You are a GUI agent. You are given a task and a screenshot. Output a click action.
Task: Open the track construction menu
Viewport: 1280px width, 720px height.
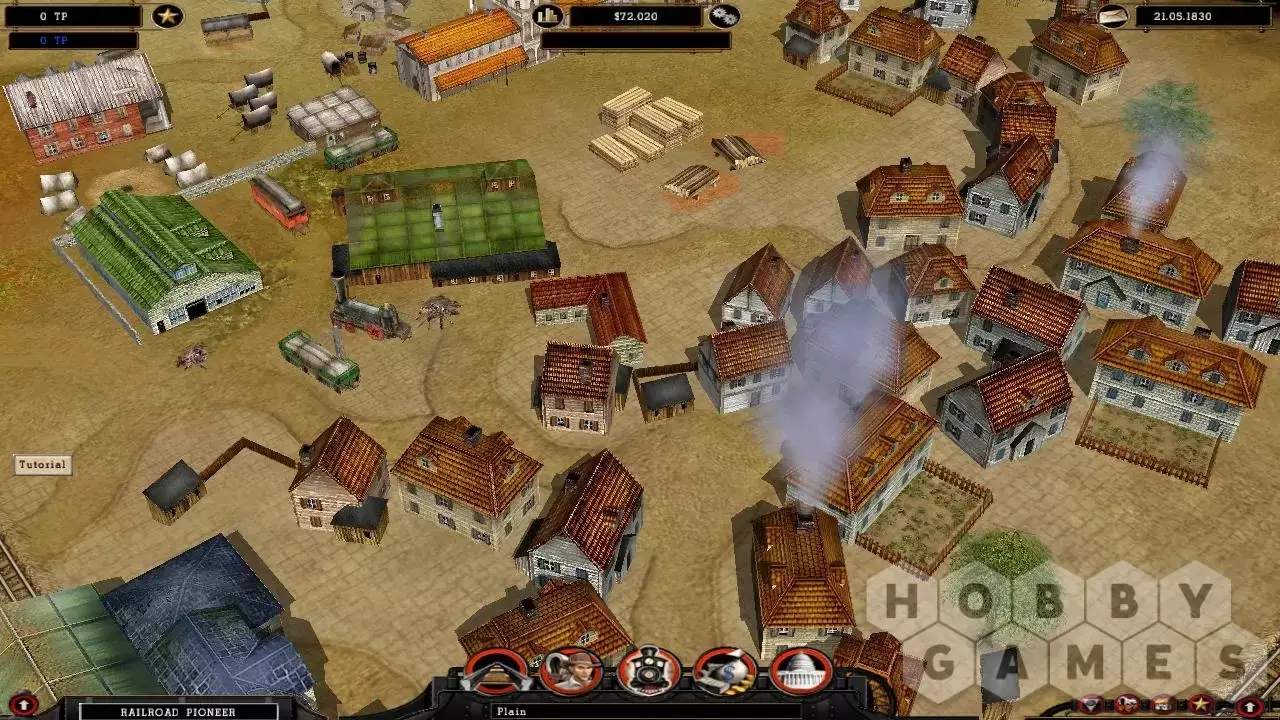coord(496,671)
